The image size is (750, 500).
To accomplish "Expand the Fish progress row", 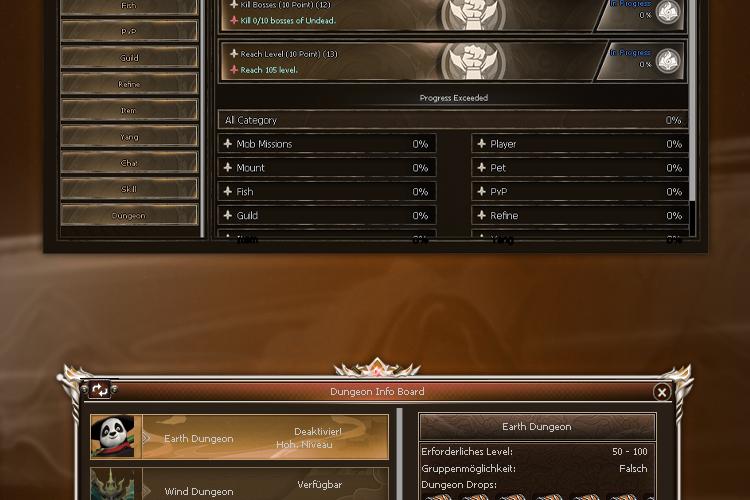I will (327, 192).
